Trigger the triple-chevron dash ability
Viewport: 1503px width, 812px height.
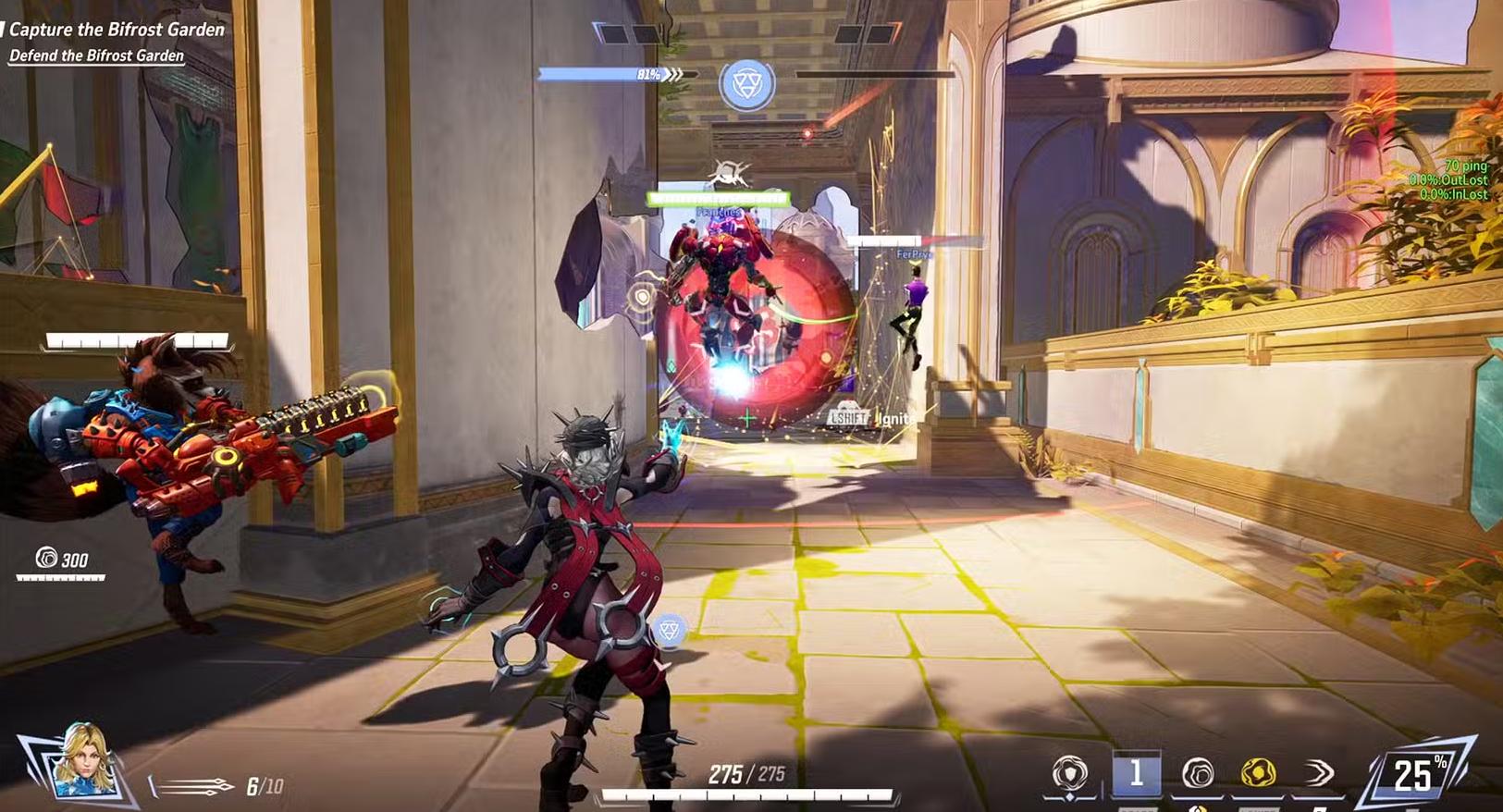(1319, 773)
